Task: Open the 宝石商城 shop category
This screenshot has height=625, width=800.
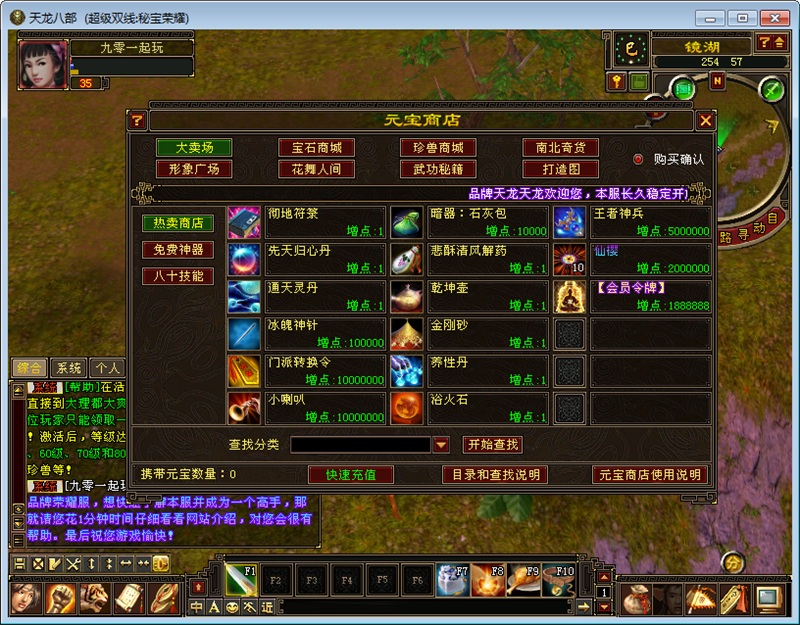Action: (x=316, y=148)
